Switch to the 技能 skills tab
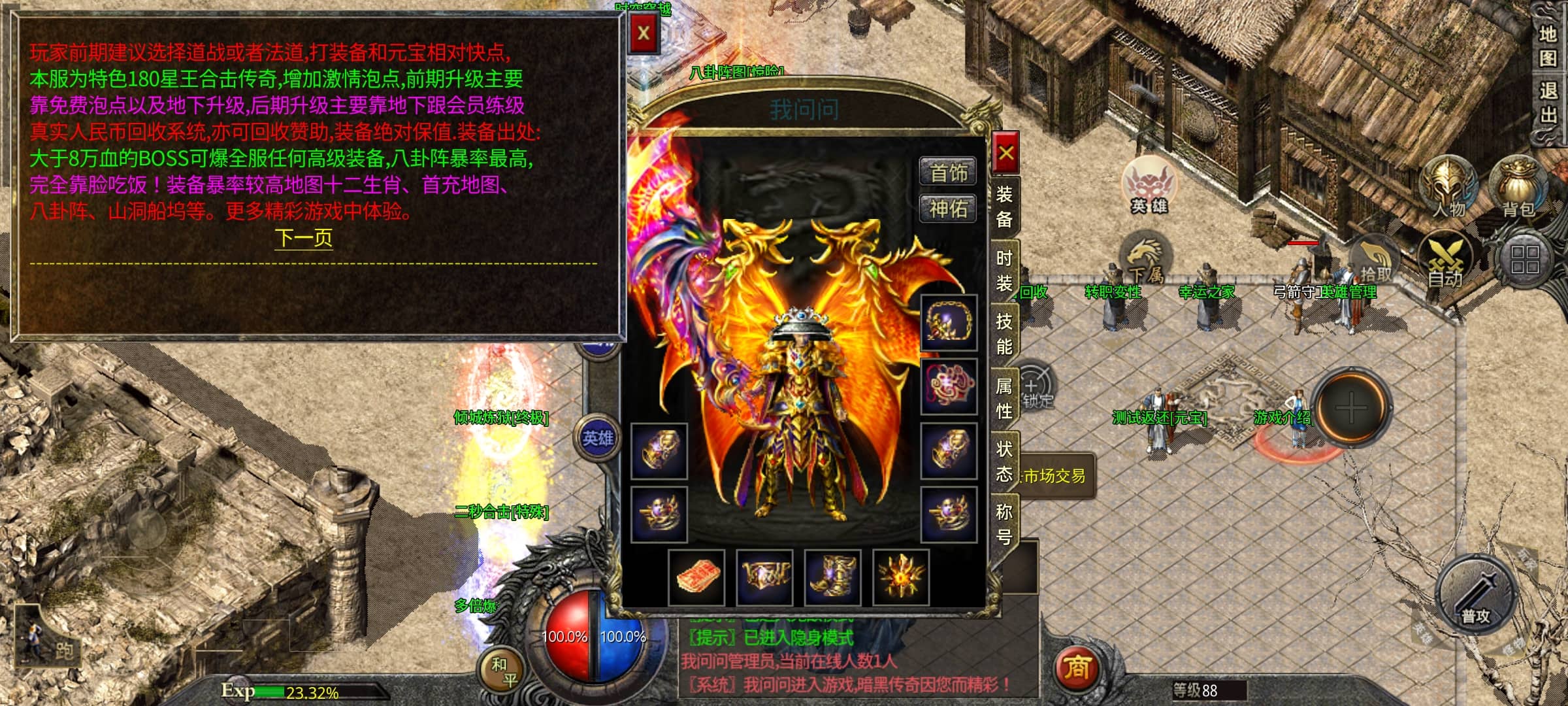The width and height of the screenshot is (1568, 706). pyautogui.click(x=1004, y=334)
